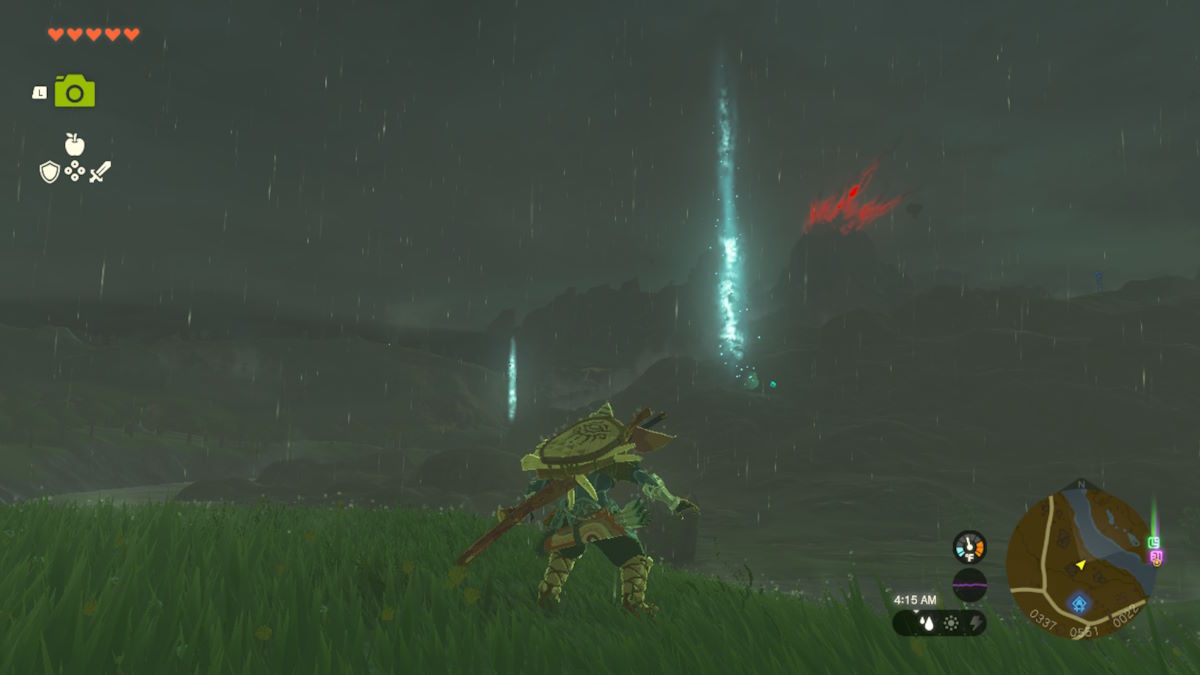Image resolution: width=1200 pixels, height=675 pixels.
Task: Open the apple materials quick-select
Action: (x=74, y=144)
